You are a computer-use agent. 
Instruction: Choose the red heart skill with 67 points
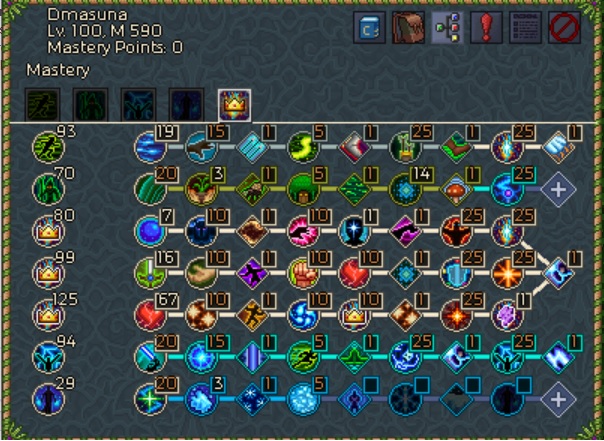coord(149,315)
